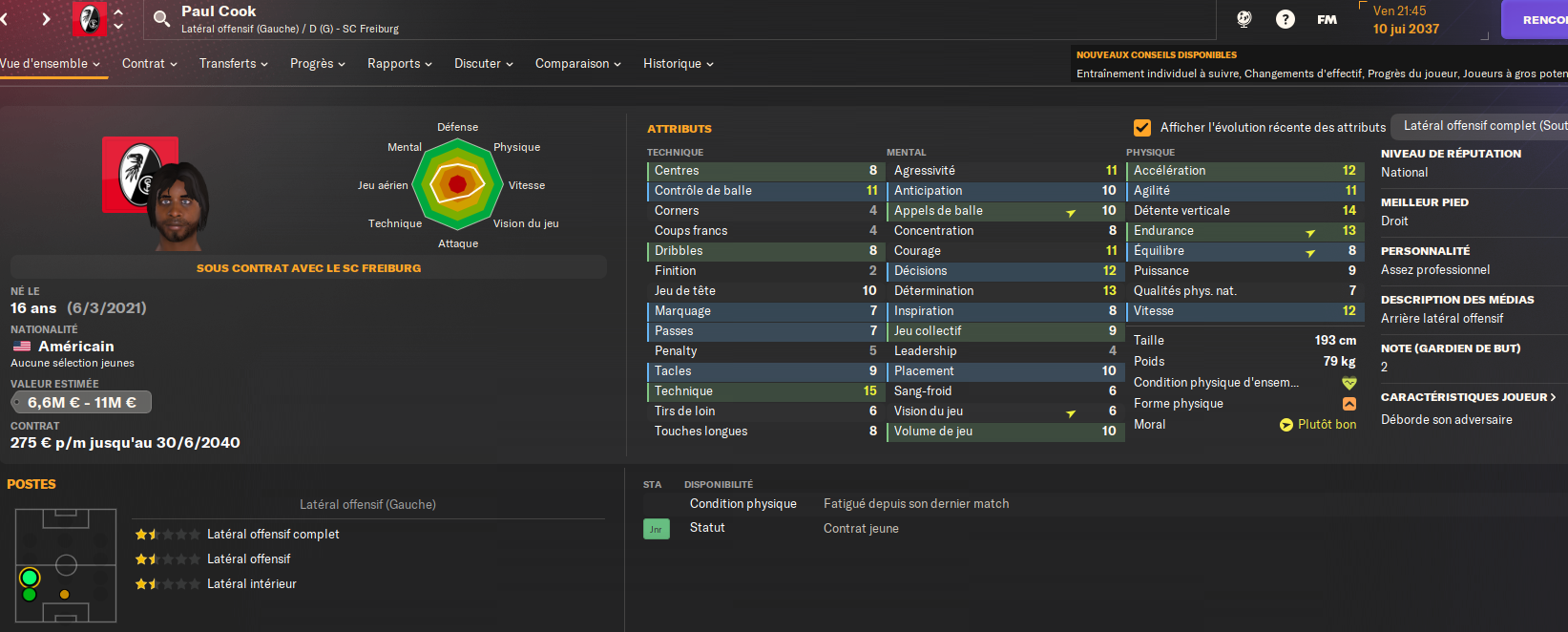The width and height of the screenshot is (1568, 632).
Task: Select the Latéral offensif role row
Action: [248, 559]
